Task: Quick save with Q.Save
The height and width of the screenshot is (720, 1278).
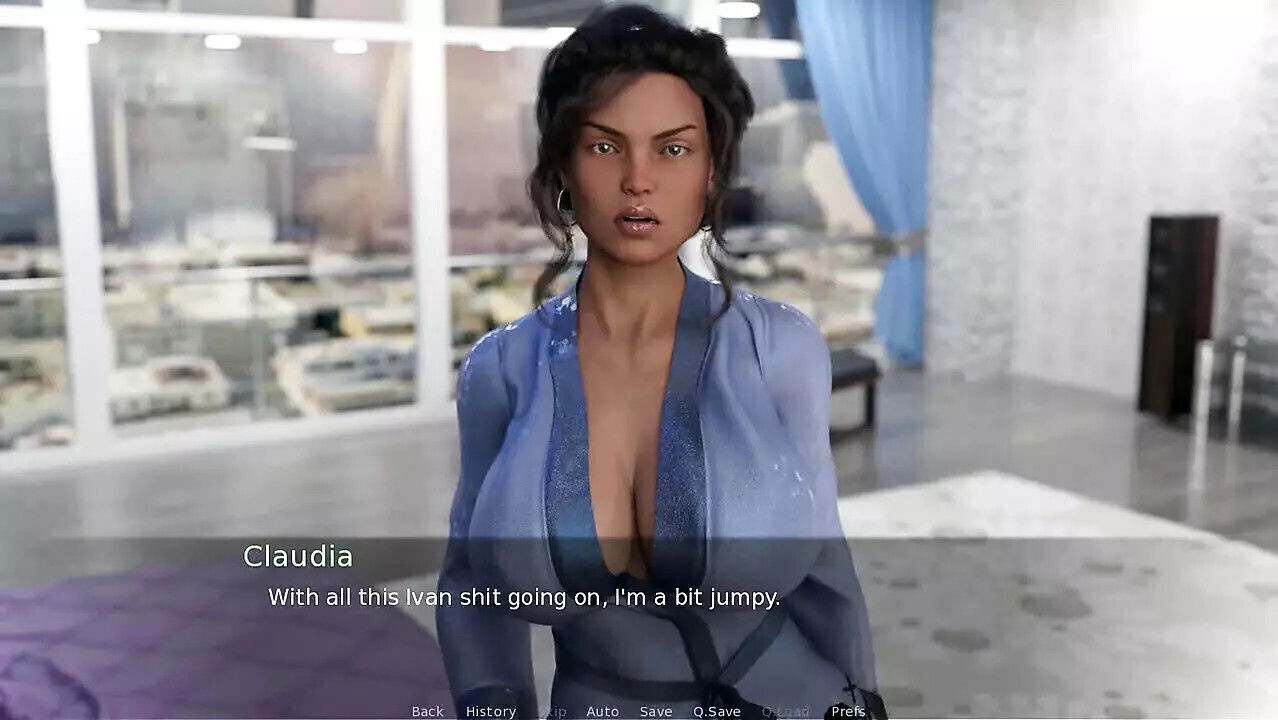Action: (717, 711)
